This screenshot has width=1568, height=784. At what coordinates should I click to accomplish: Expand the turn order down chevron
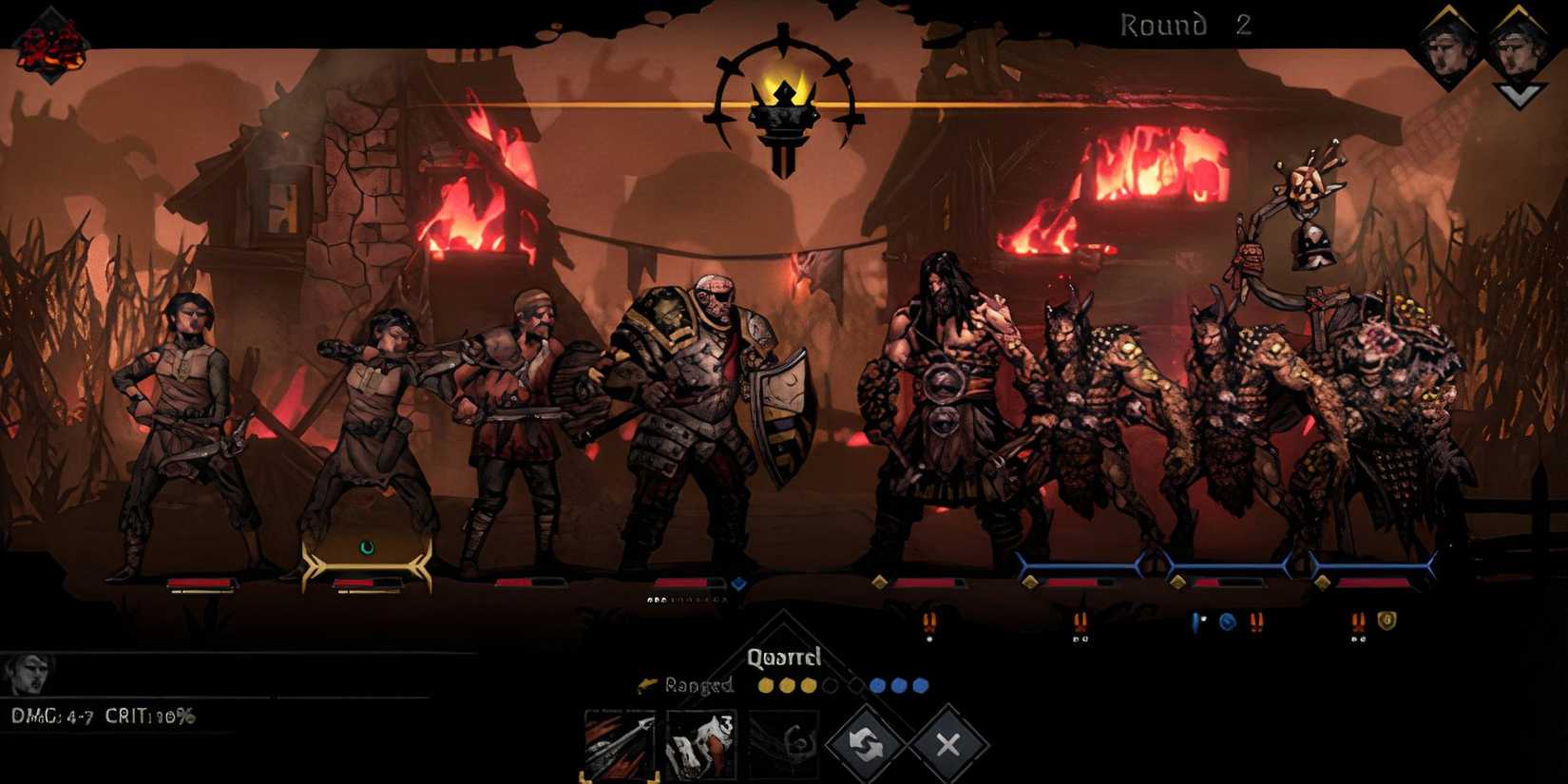(1518, 95)
